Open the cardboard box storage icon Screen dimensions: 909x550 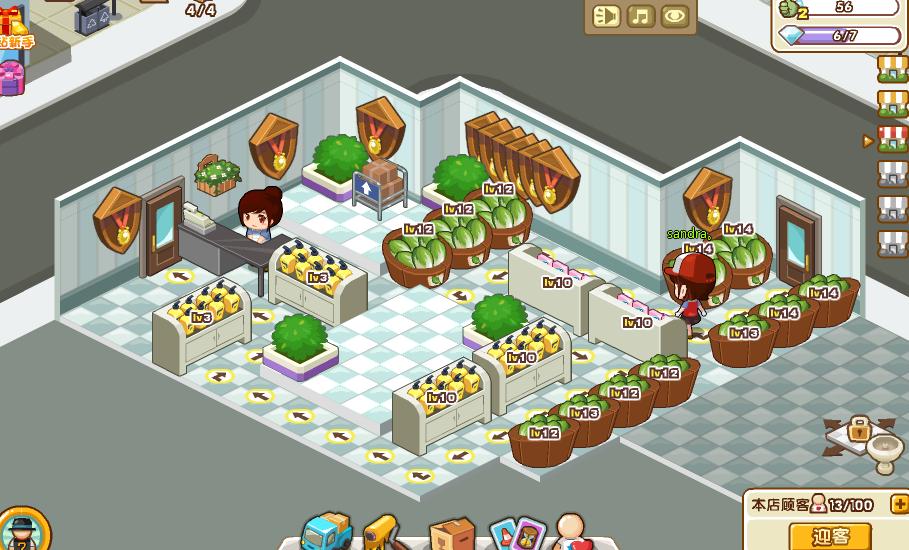point(451,533)
